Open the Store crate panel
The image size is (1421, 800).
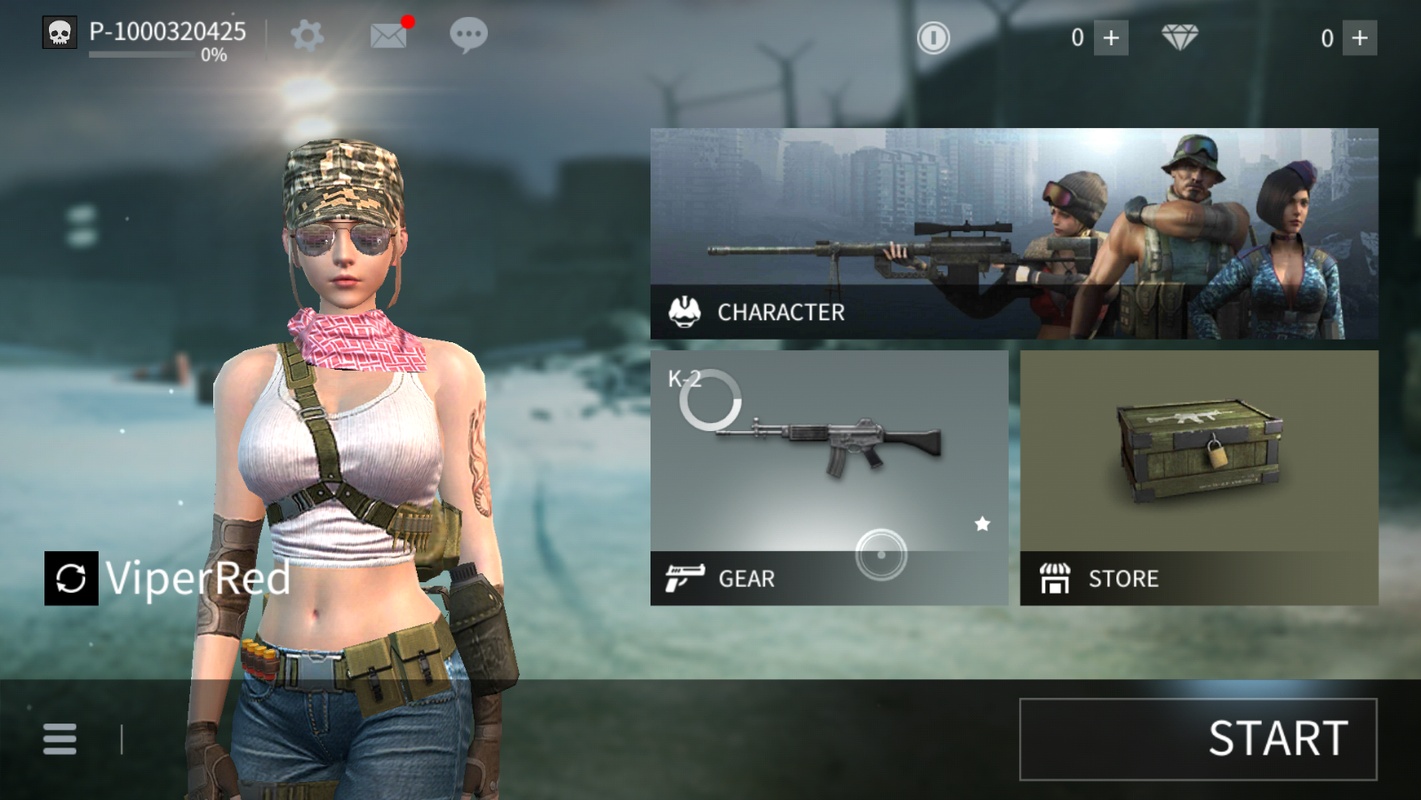pos(1198,477)
